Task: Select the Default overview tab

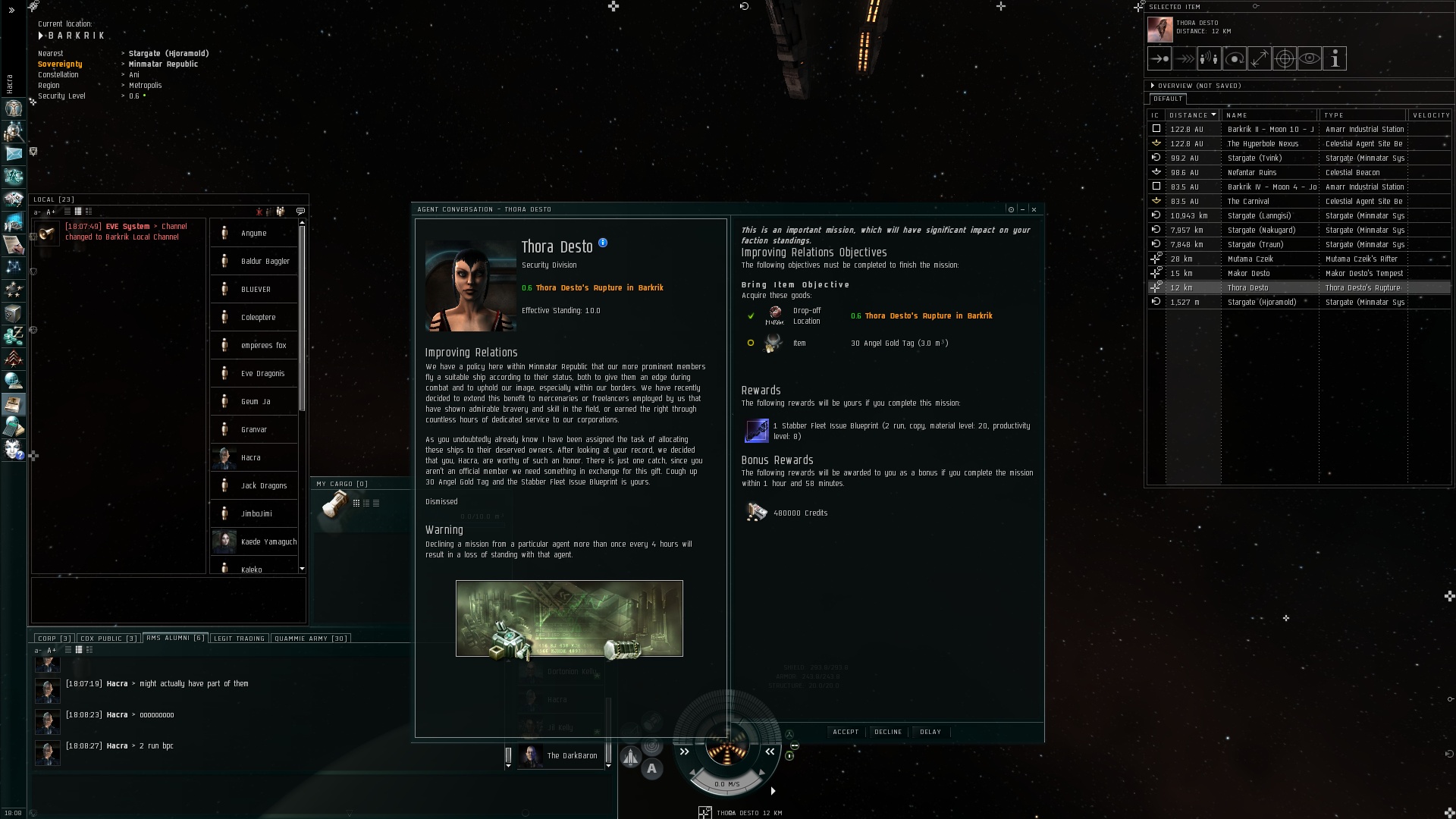Action: (x=1167, y=99)
